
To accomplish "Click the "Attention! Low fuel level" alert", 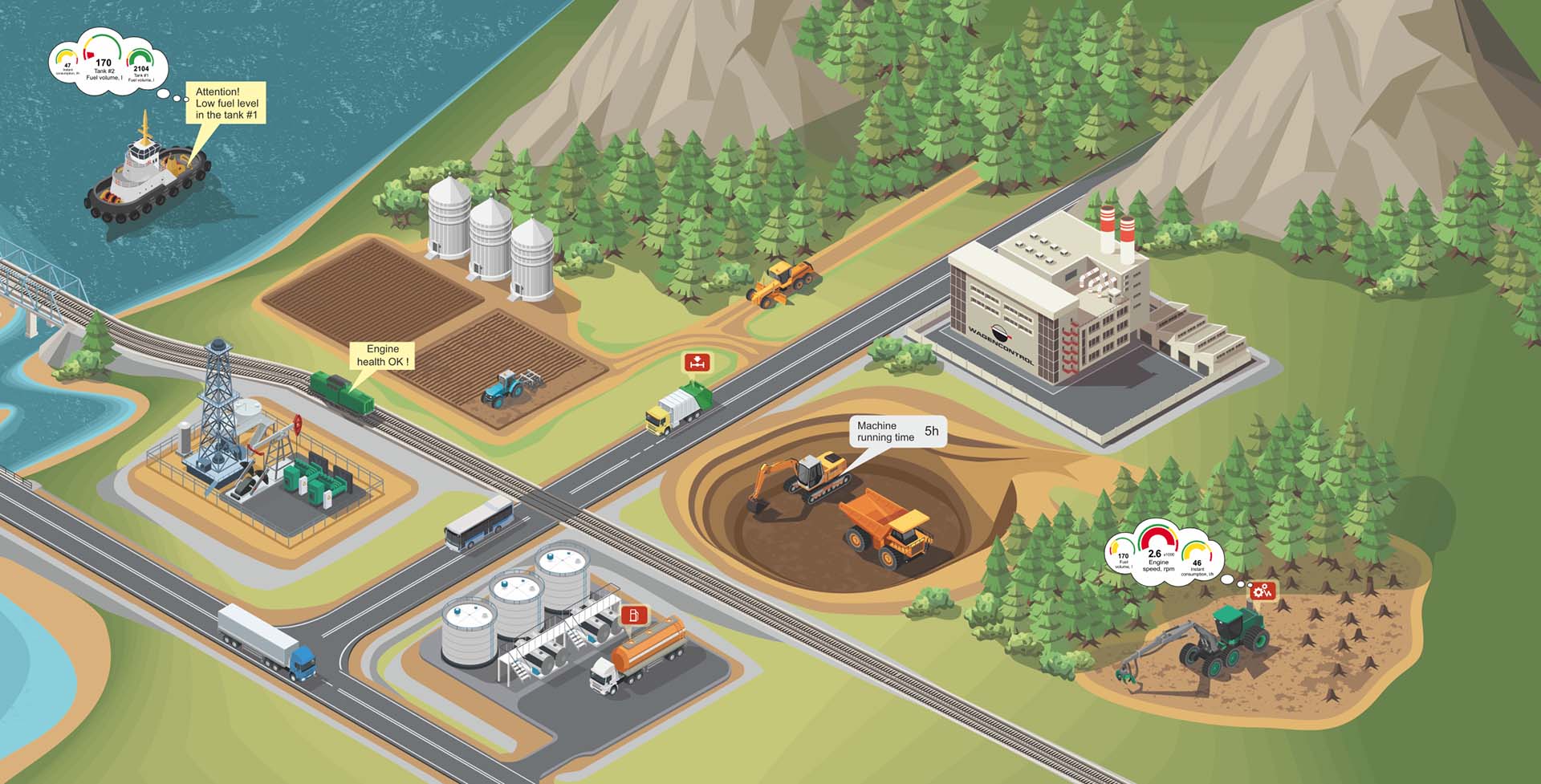I will point(226,104).
